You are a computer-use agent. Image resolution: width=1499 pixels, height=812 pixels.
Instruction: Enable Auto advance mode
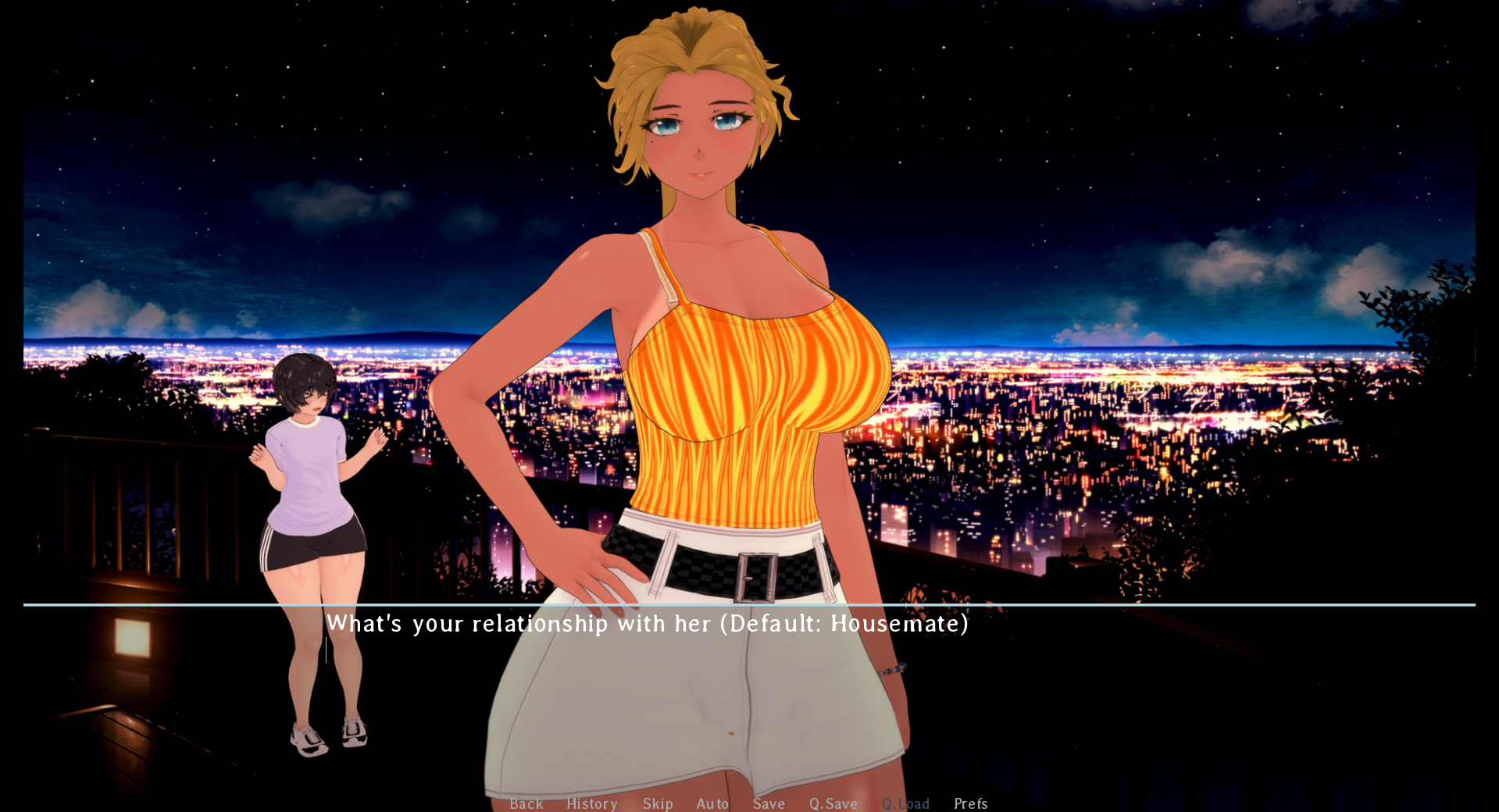712,803
